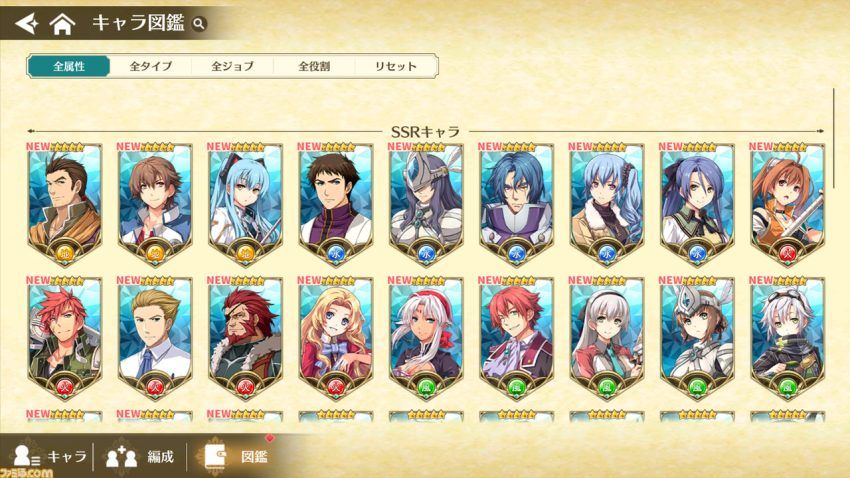Image resolution: width=850 pixels, height=478 pixels.
Task: Return to the home screen
Action: pyautogui.click(x=62, y=22)
